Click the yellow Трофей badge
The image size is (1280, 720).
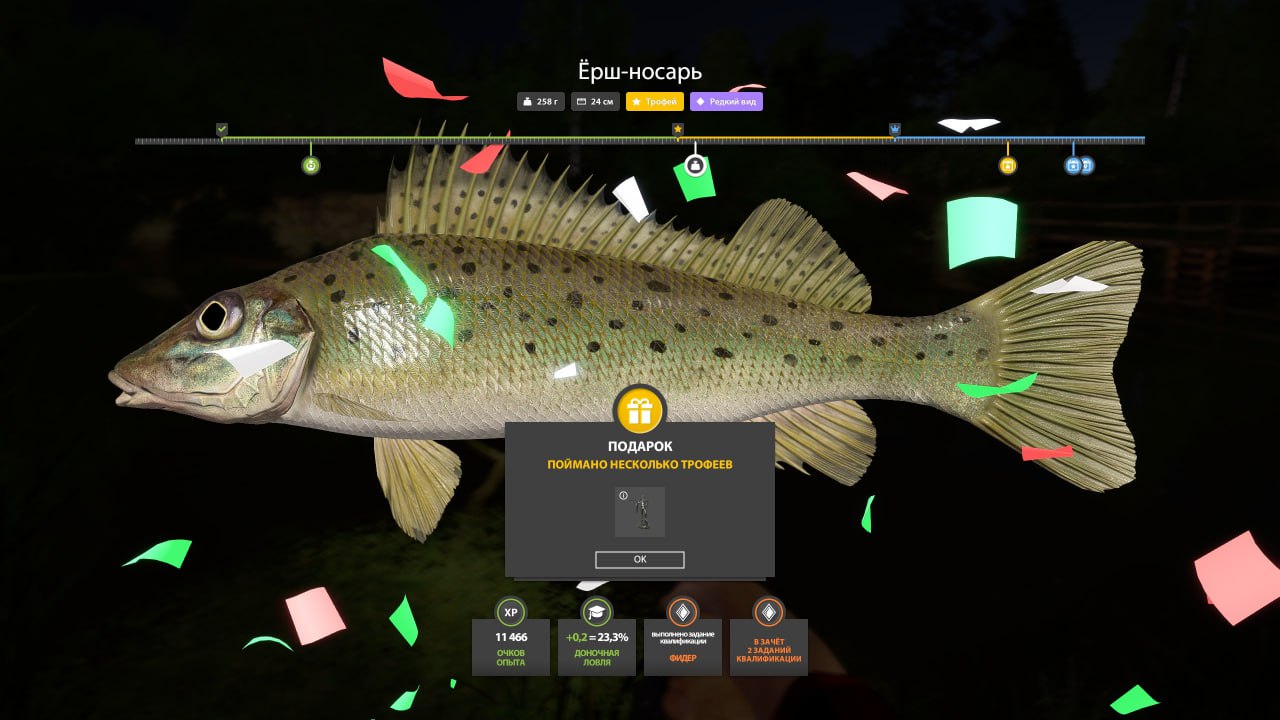point(655,101)
